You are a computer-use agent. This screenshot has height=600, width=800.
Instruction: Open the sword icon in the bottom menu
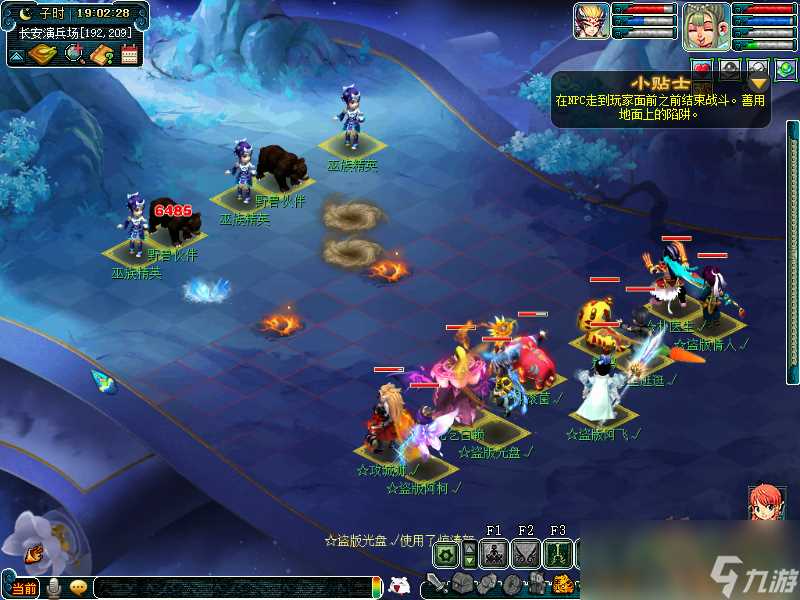point(437,584)
